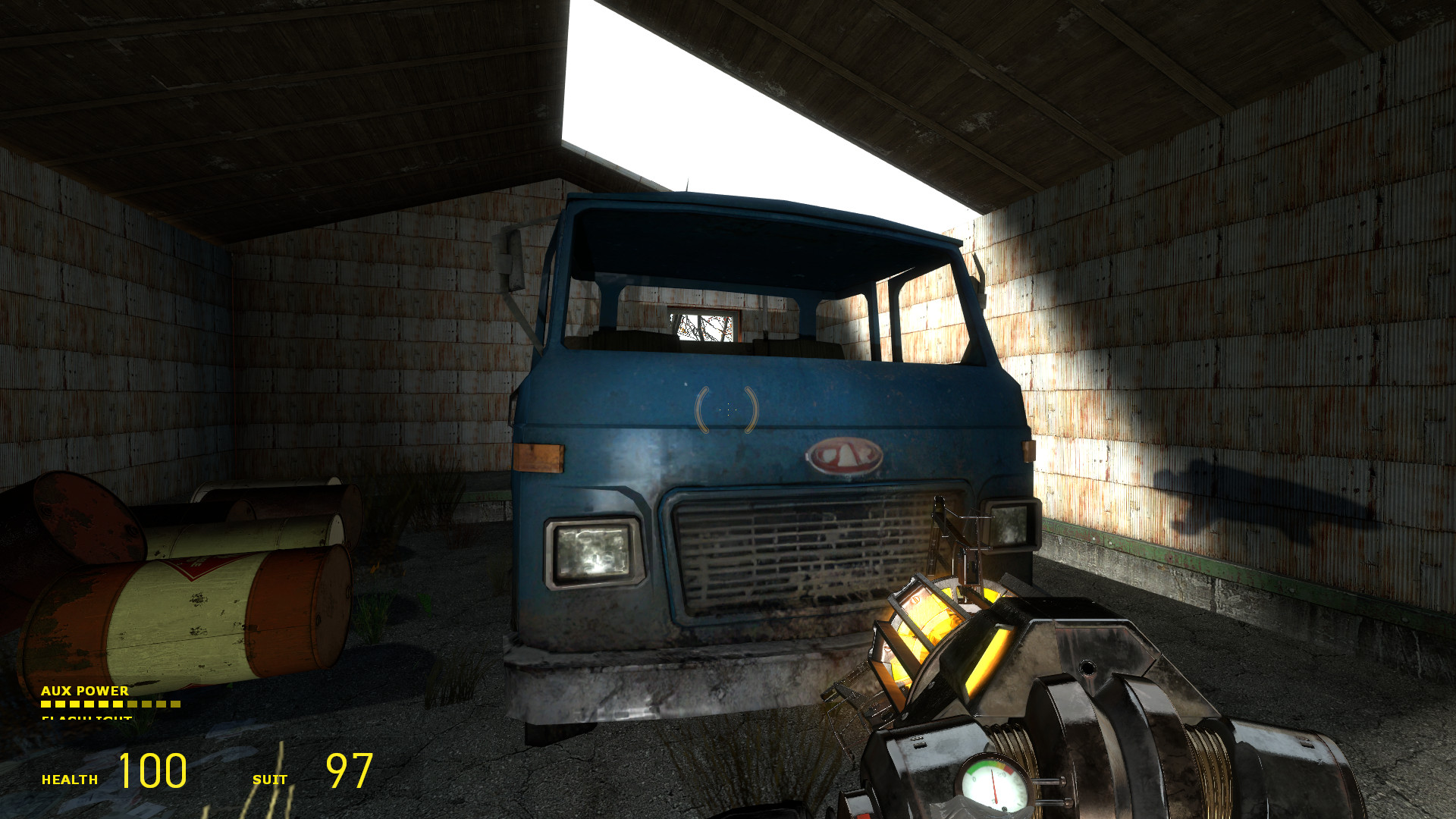
Task: Toggle the flashlight via its HUD indicator
Action: pyautogui.click(x=85, y=717)
